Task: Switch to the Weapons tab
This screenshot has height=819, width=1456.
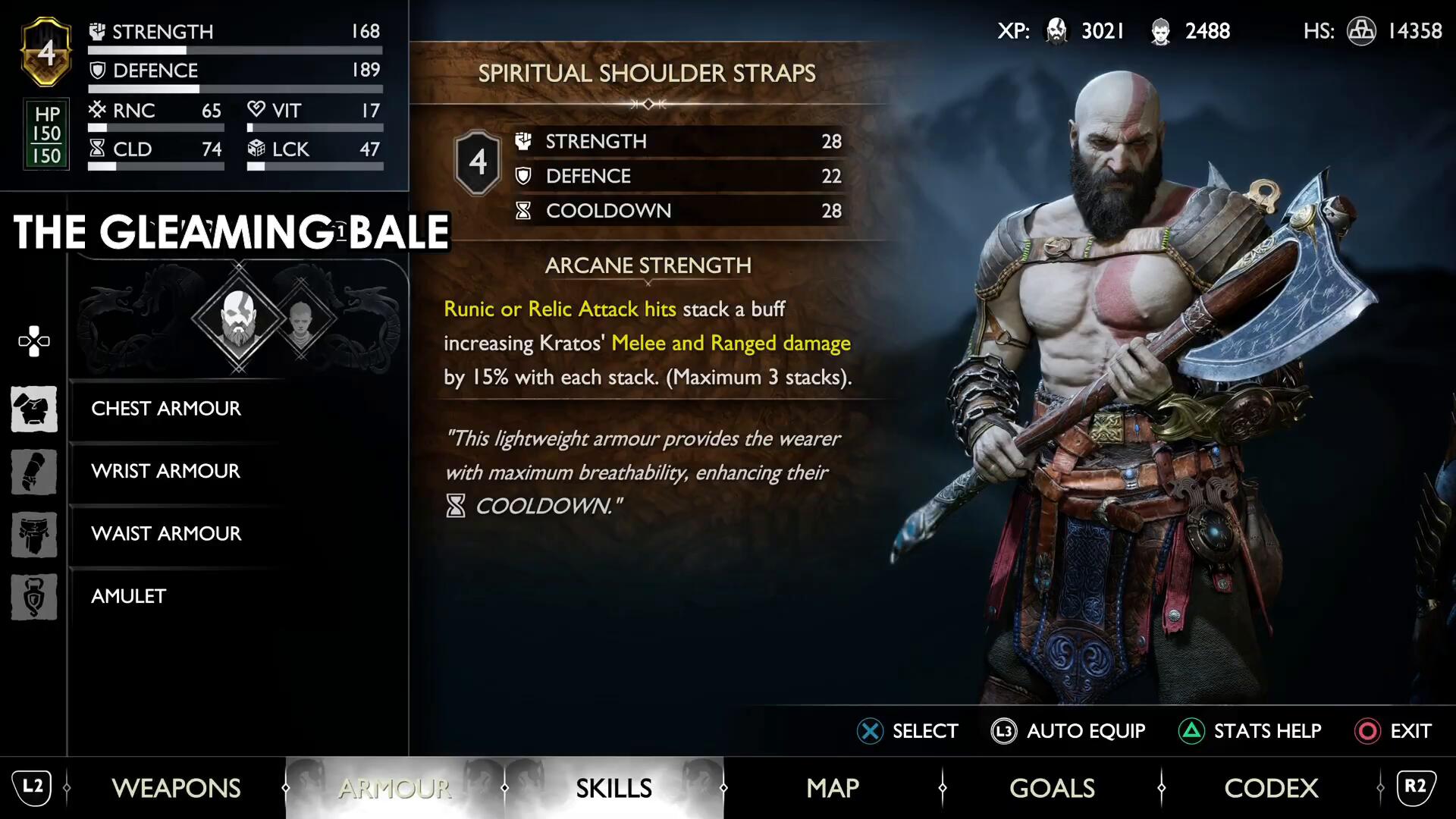Action: (x=176, y=788)
